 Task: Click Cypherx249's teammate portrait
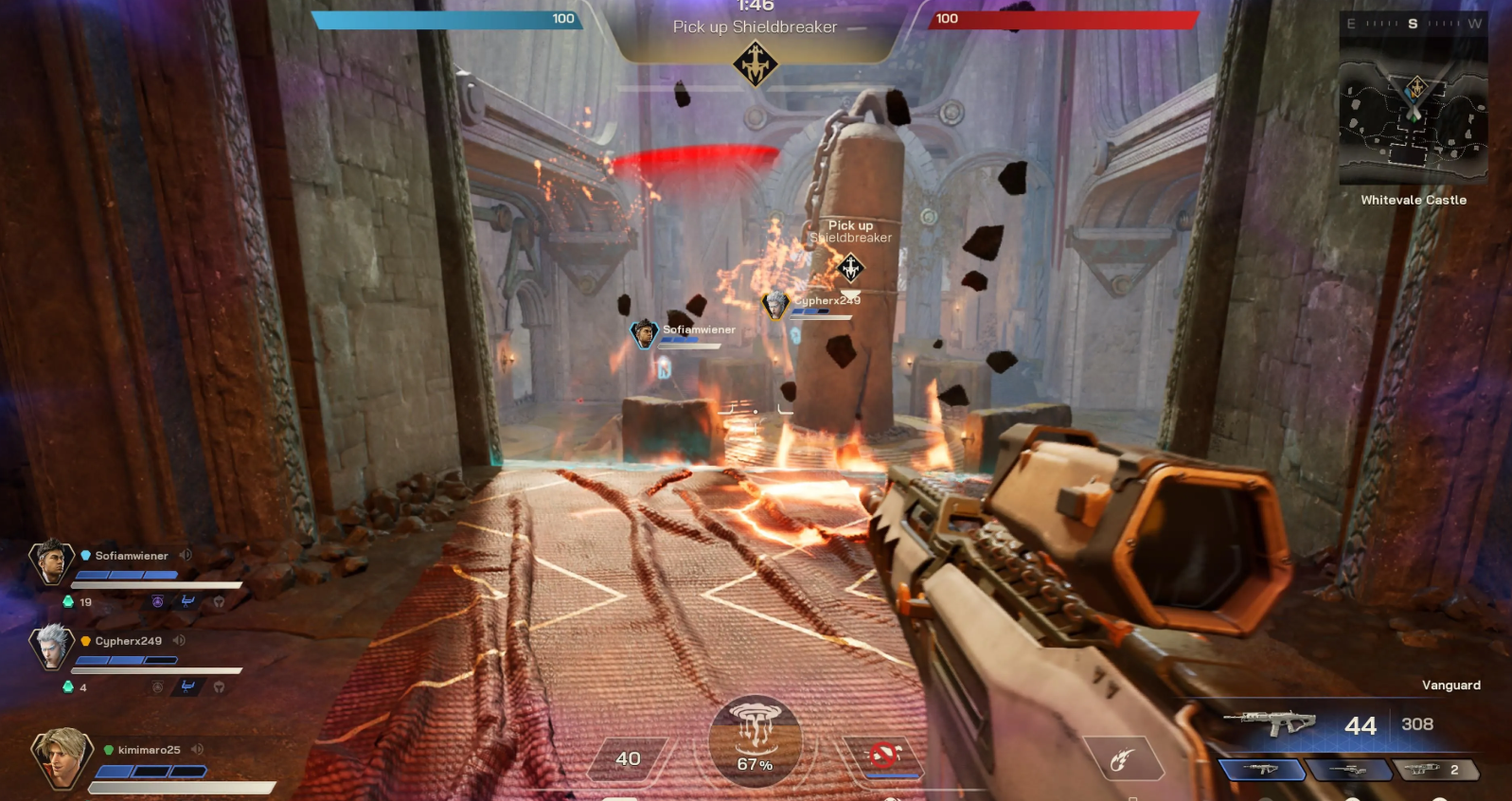(51, 647)
